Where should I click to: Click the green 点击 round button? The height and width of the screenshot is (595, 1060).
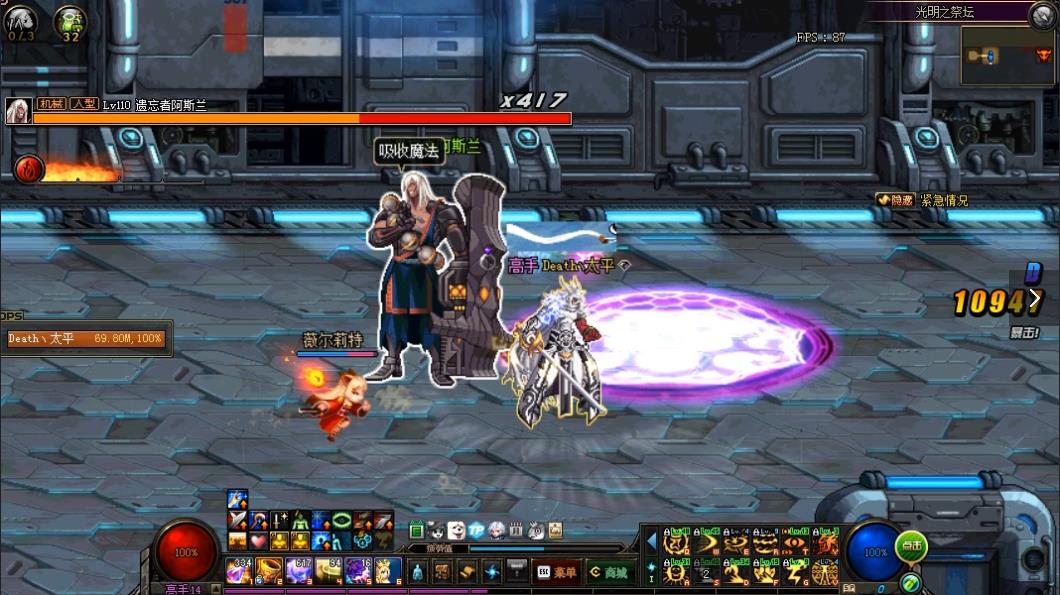pos(910,546)
